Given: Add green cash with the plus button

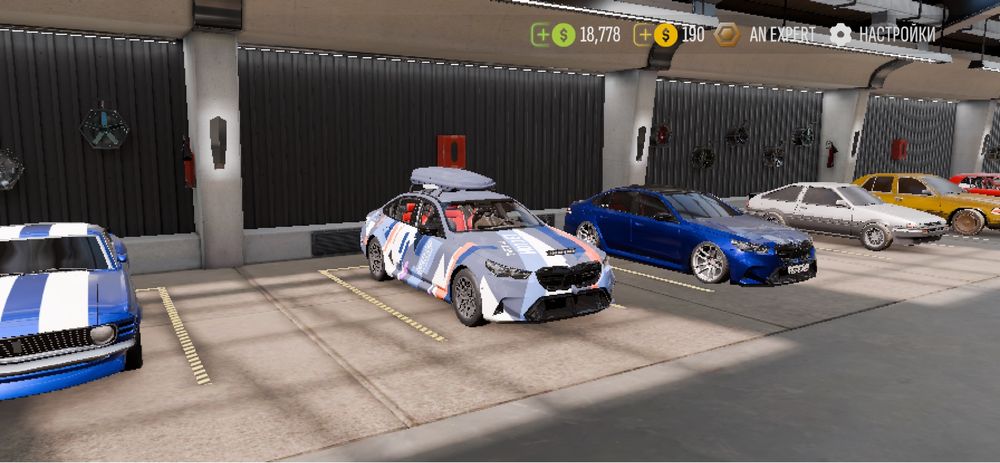Looking at the screenshot, I should tap(541, 35).
